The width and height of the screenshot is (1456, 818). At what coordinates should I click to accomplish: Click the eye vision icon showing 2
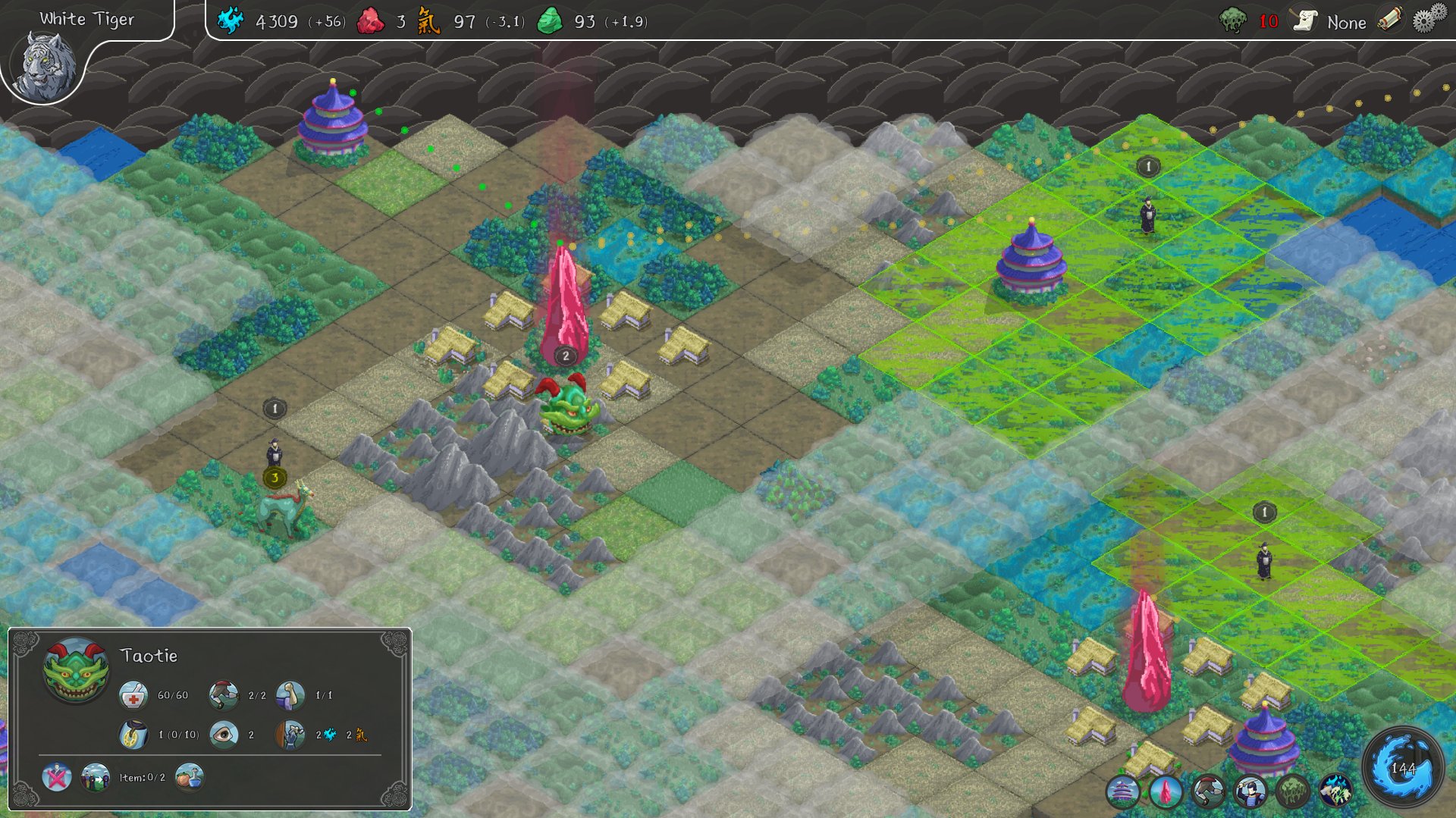(223, 735)
